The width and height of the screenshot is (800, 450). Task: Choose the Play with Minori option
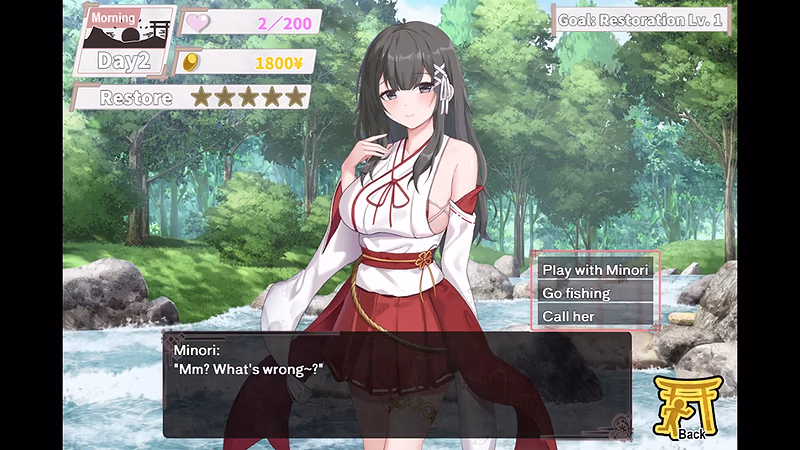595,270
